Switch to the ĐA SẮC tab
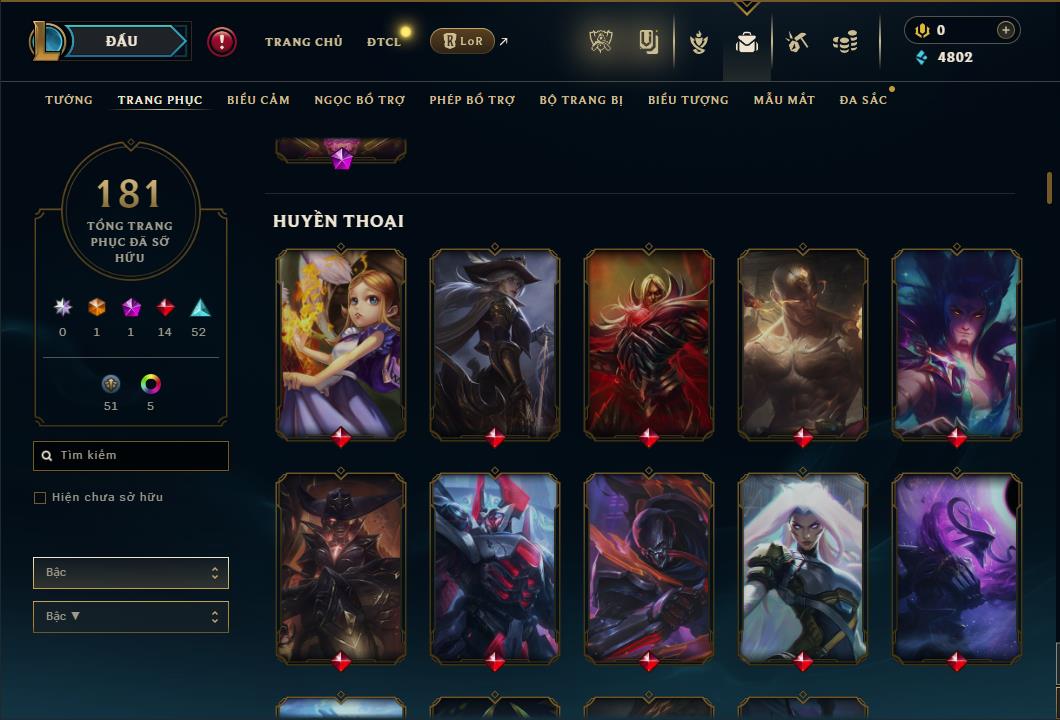 click(863, 100)
